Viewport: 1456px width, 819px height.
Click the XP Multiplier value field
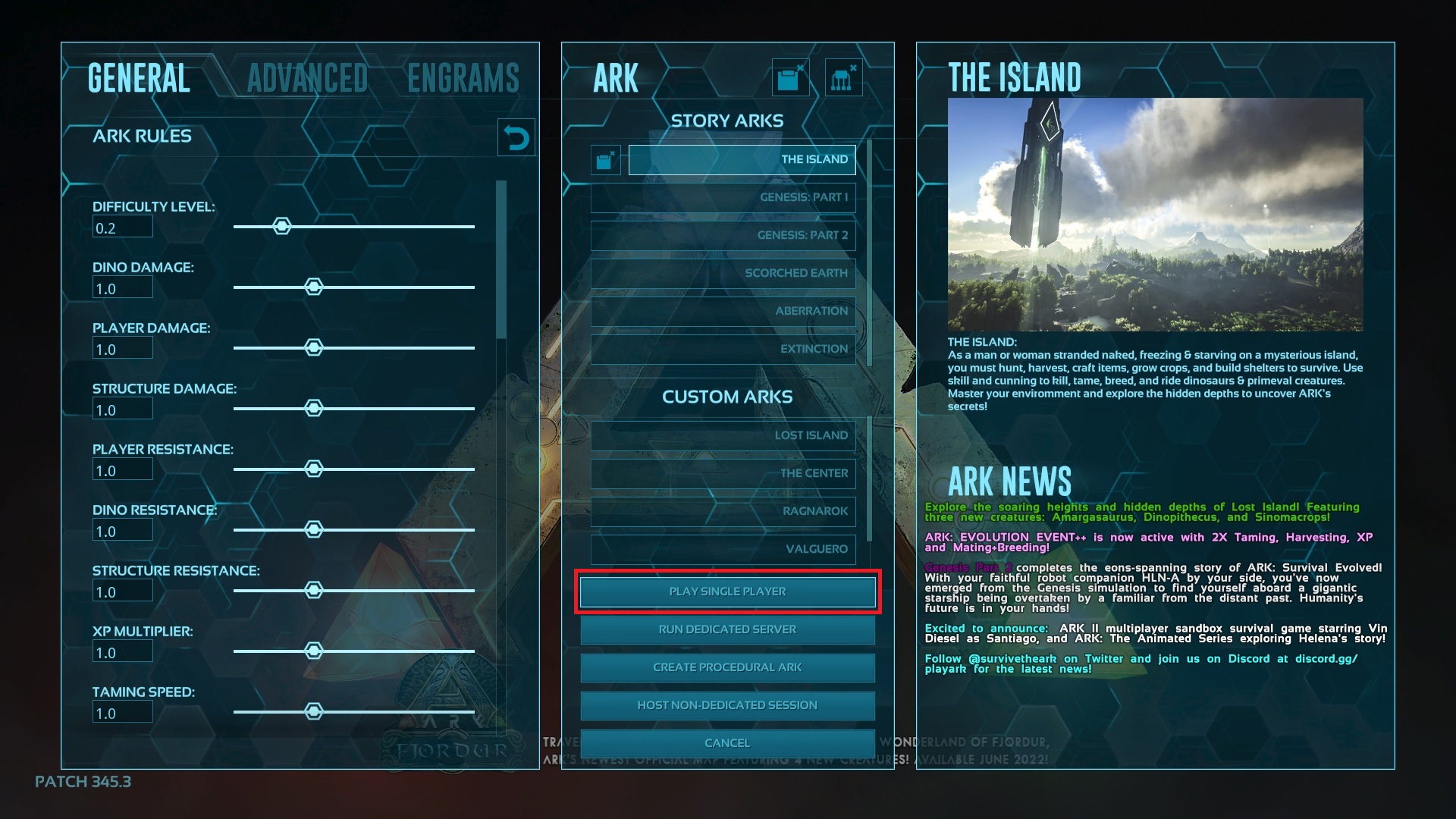tap(122, 651)
